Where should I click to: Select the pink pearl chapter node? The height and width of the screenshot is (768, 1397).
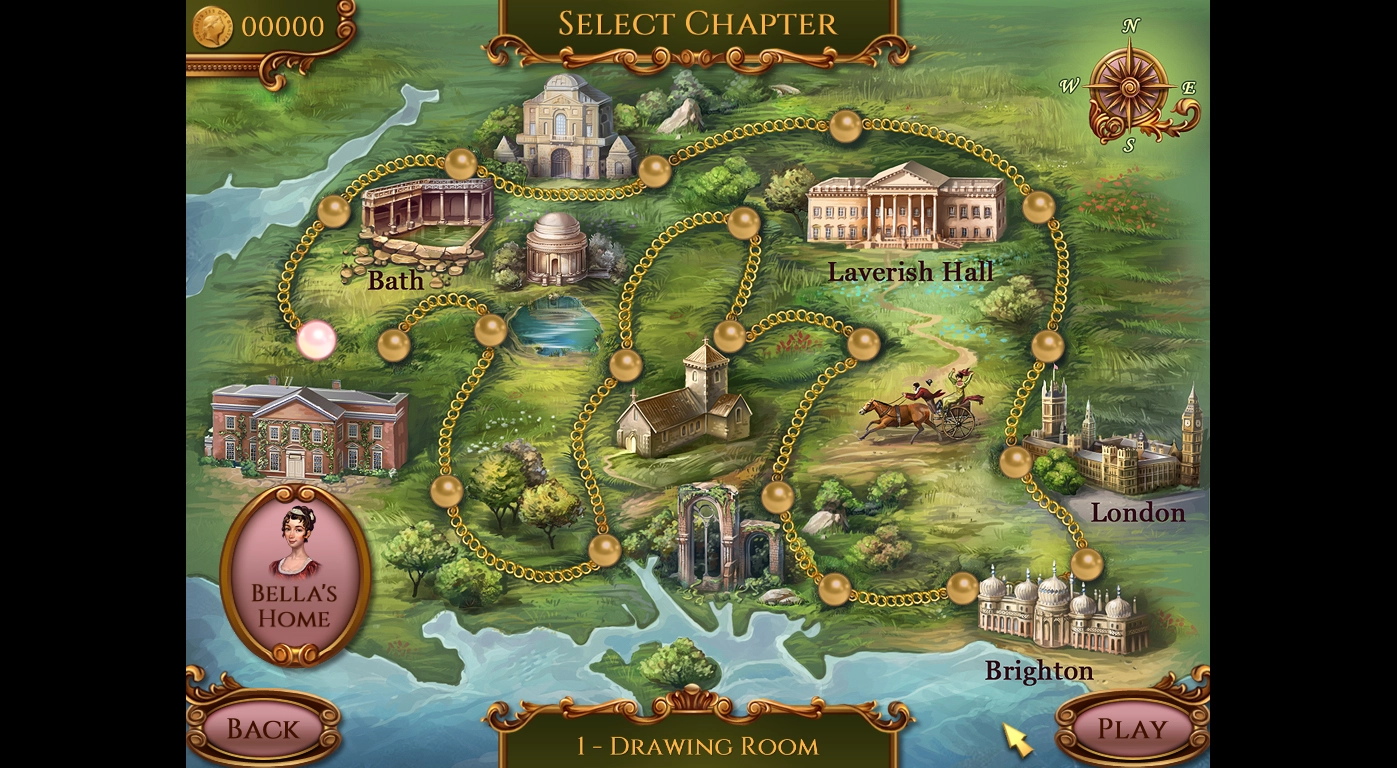(316, 340)
